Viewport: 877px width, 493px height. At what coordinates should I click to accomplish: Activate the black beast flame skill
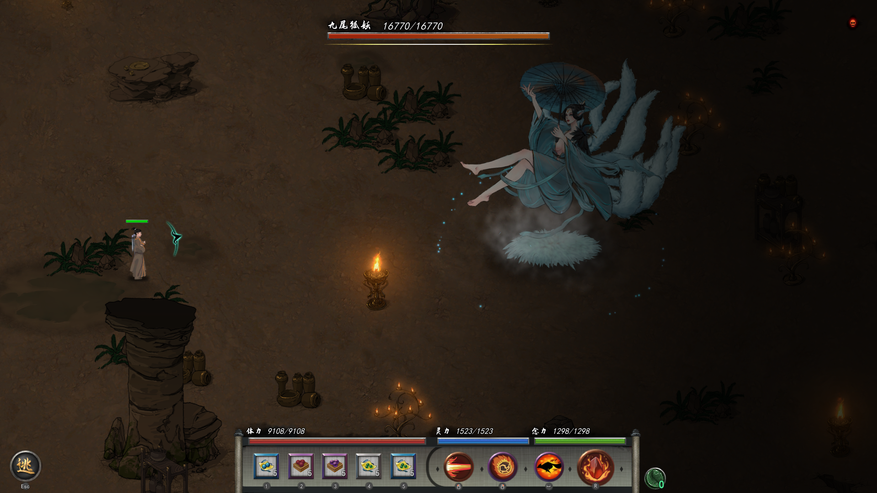coord(549,466)
